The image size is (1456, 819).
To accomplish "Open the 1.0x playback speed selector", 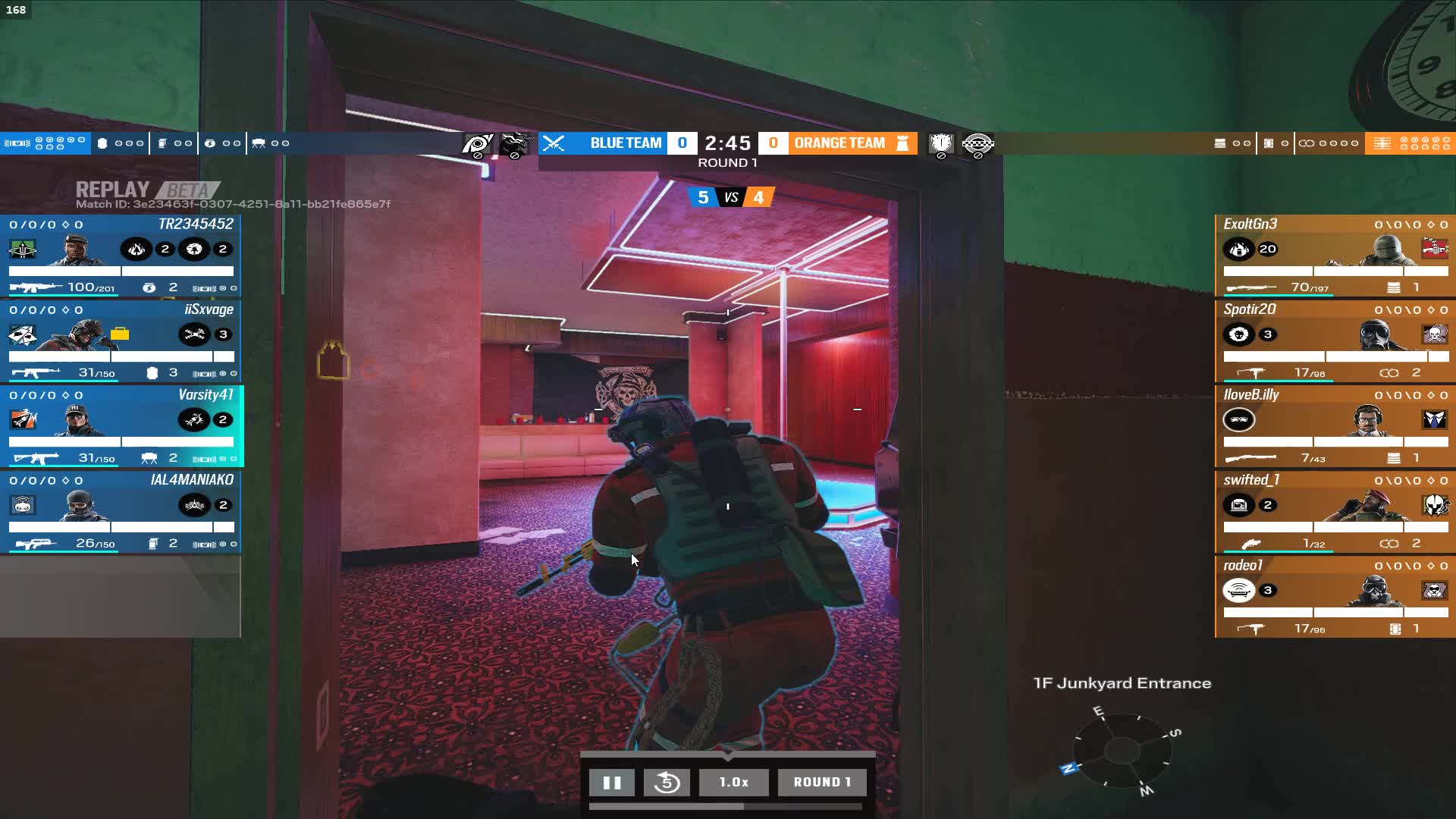I will [x=734, y=783].
